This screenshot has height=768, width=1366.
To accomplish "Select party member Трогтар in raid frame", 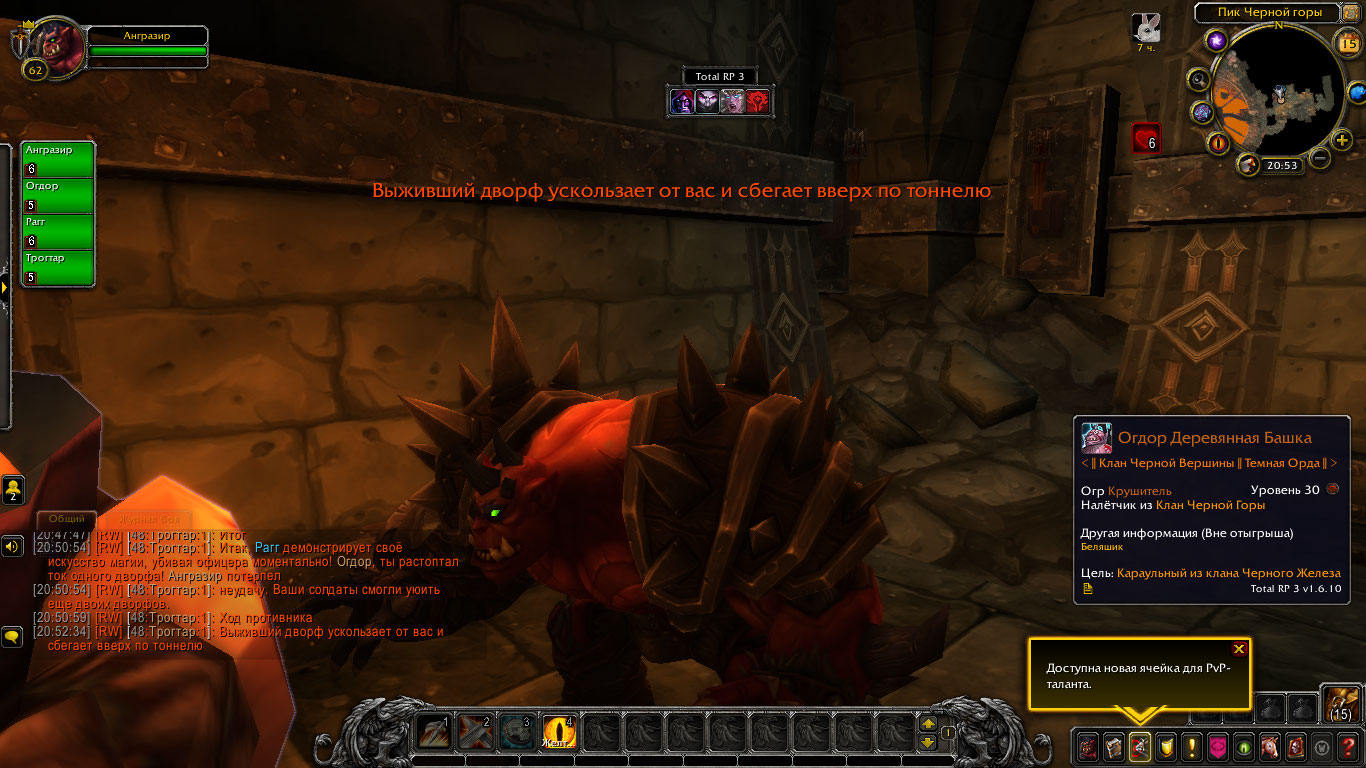I will (x=58, y=268).
